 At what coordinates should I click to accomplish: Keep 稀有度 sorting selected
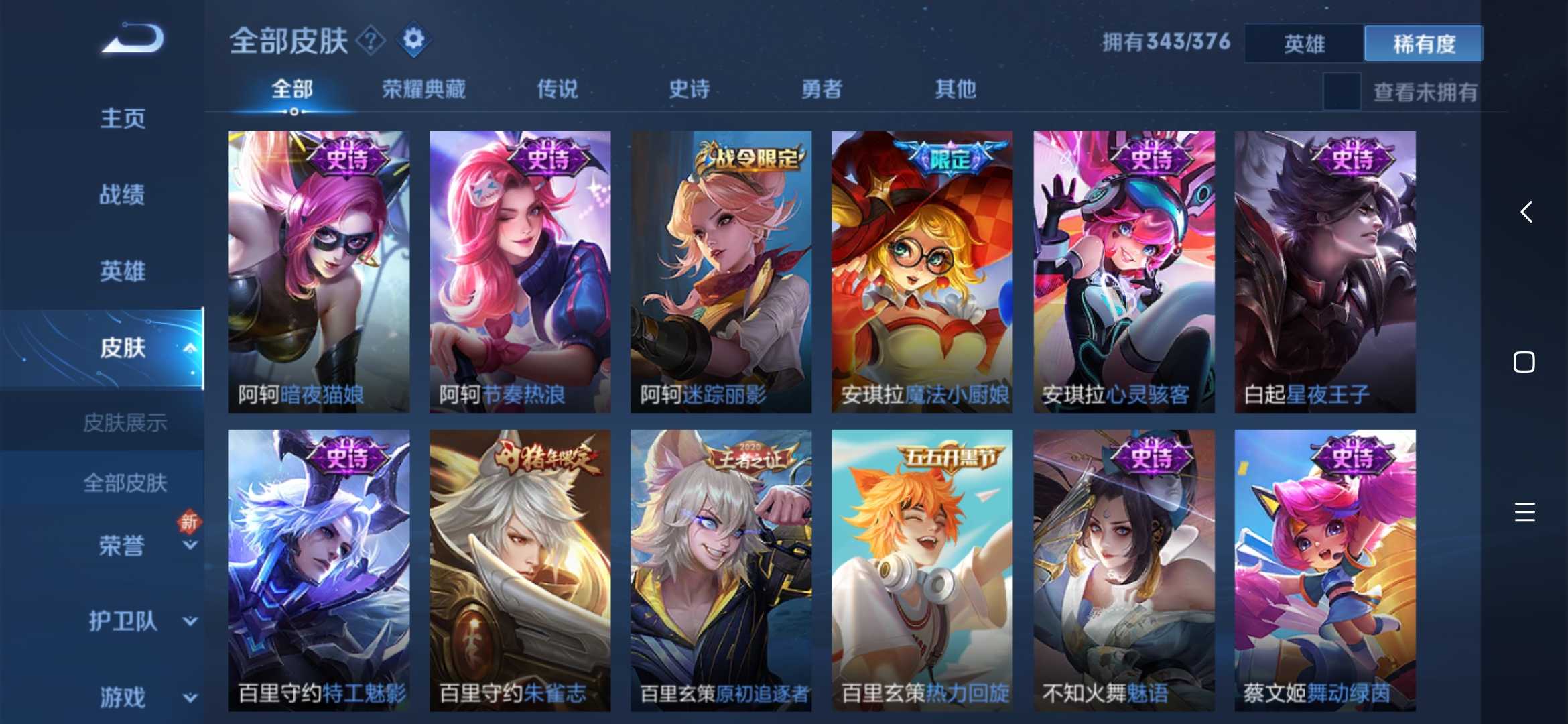point(1423,43)
